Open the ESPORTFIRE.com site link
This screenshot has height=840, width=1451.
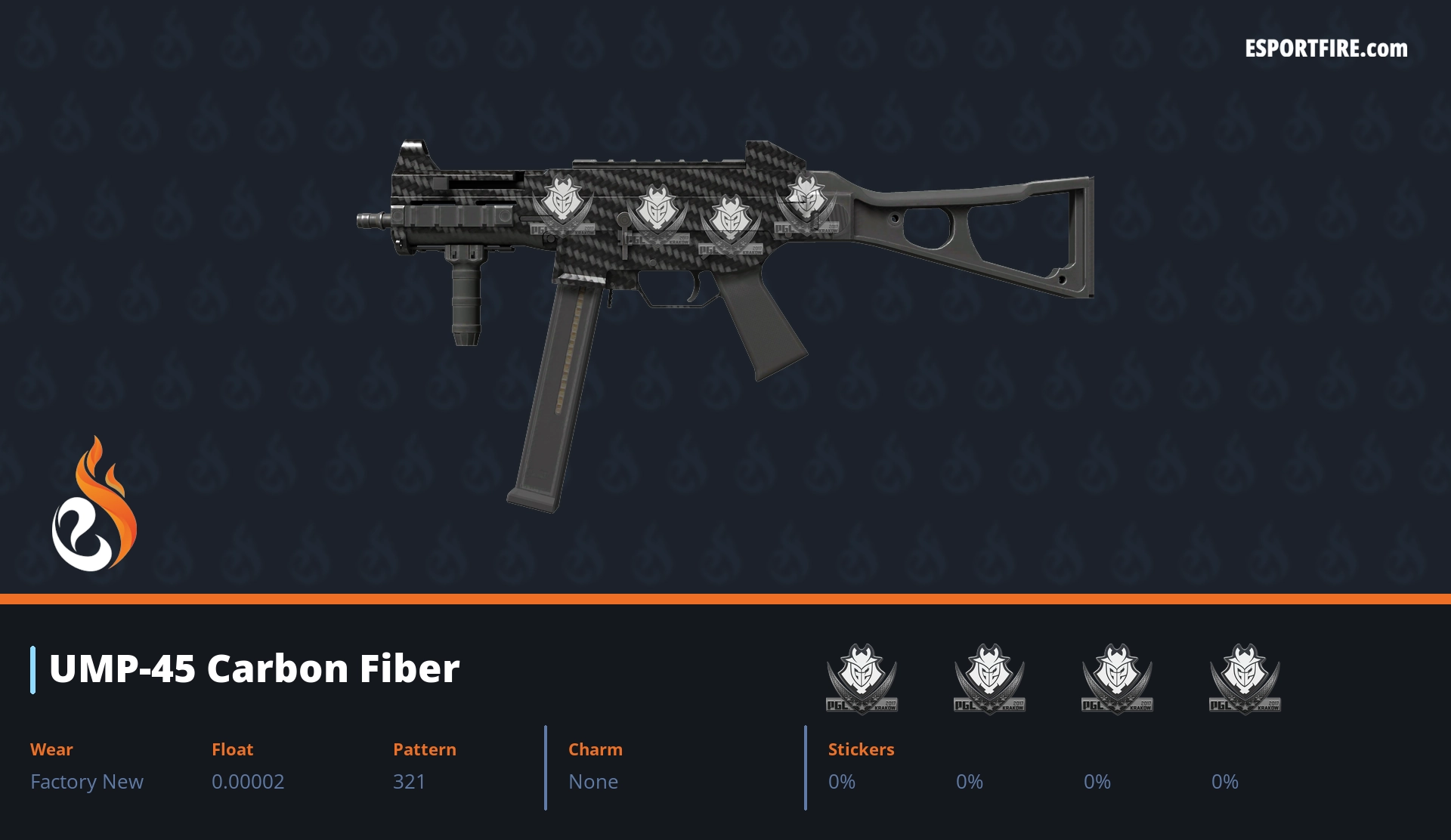coord(1326,49)
